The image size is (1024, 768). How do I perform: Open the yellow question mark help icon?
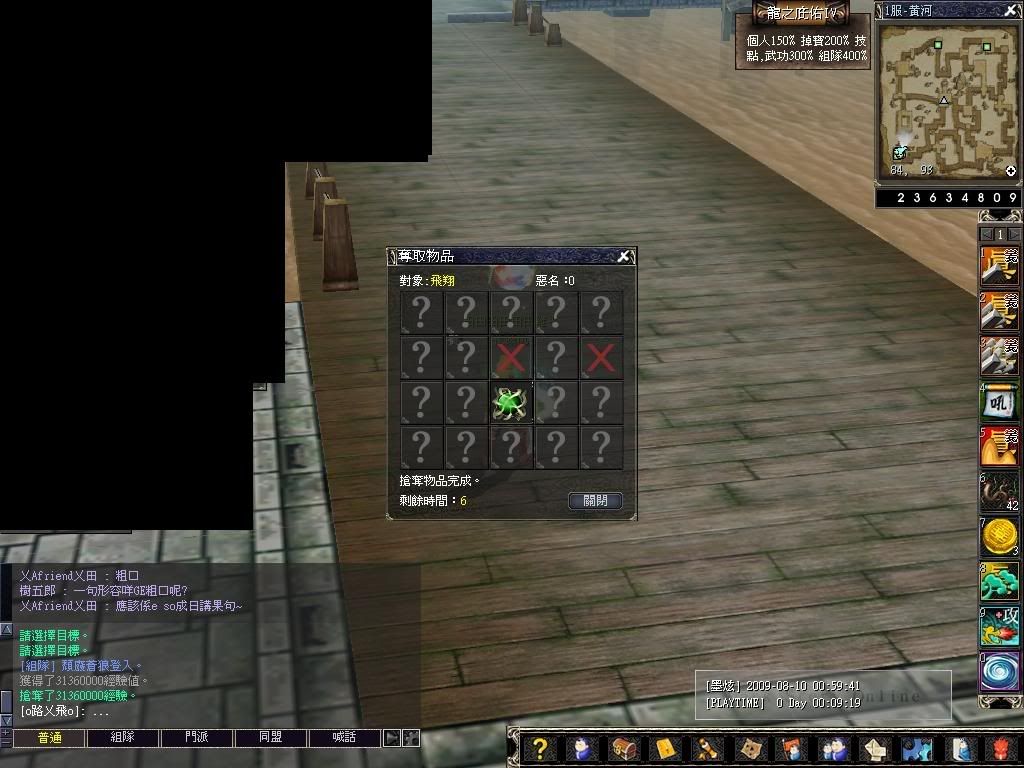click(x=539, y=748)
